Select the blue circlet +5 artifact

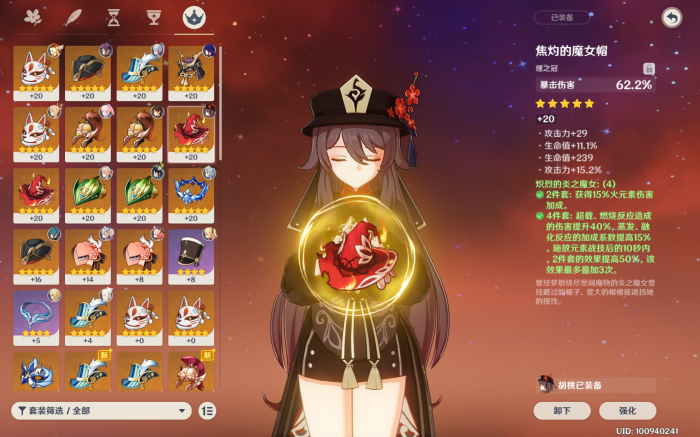coord(35,315)
